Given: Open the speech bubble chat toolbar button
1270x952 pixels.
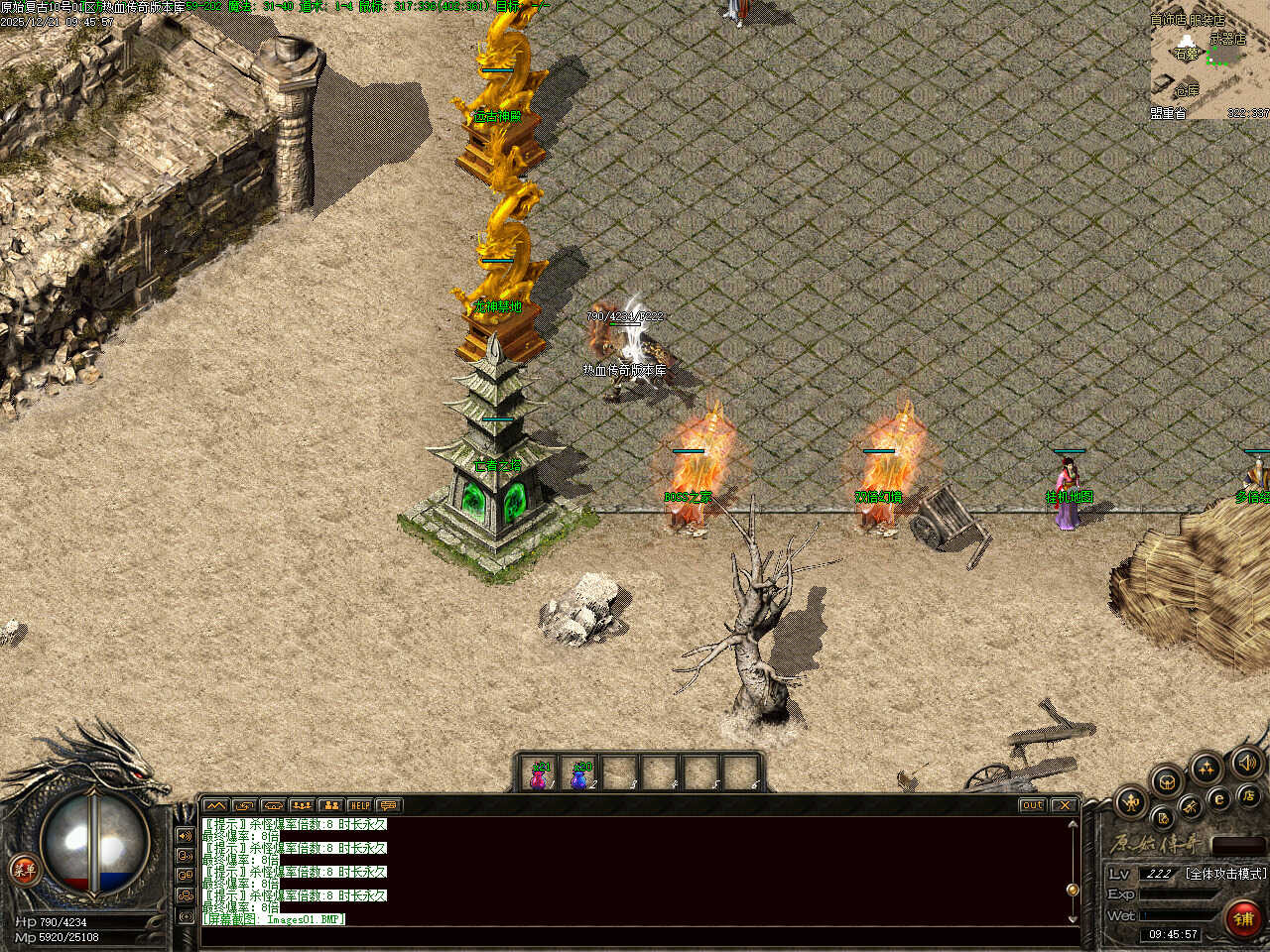Looking at the screenshot, I should (388, 805).
